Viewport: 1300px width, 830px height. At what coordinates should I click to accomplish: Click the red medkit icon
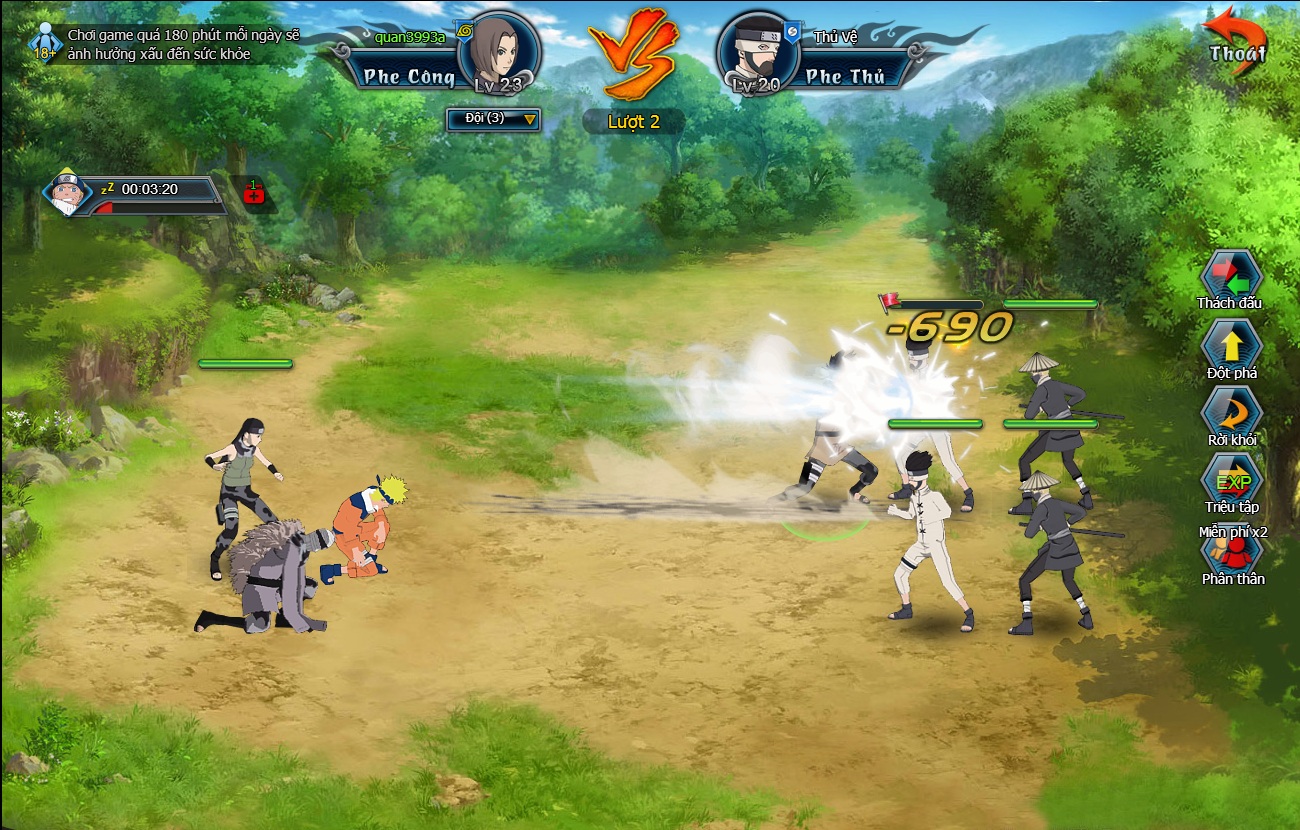point(254,193)
